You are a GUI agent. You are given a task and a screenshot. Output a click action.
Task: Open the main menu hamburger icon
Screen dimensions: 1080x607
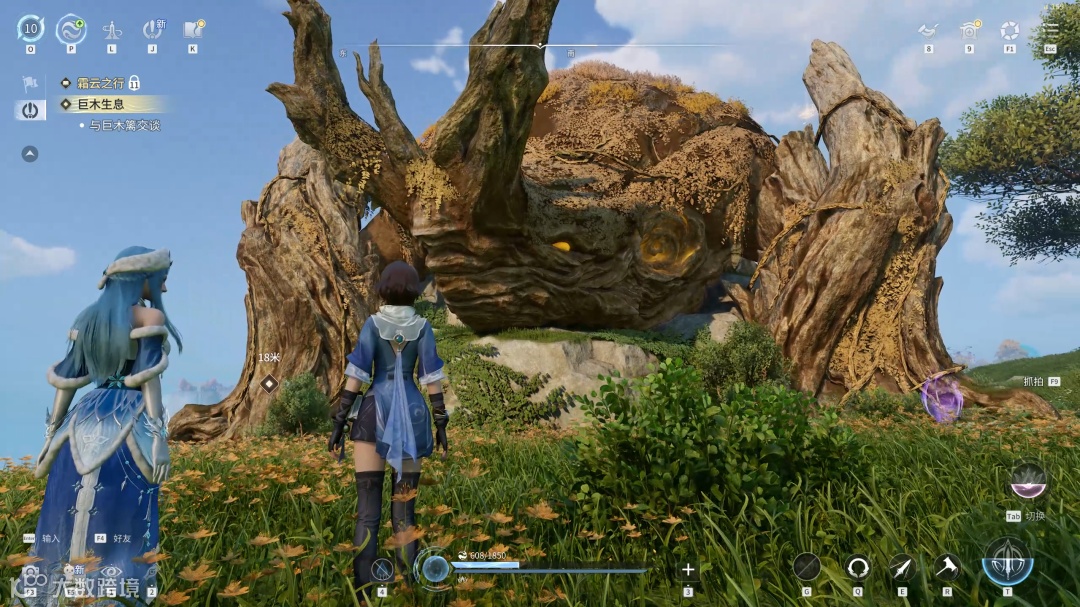tap(1050, 30)
